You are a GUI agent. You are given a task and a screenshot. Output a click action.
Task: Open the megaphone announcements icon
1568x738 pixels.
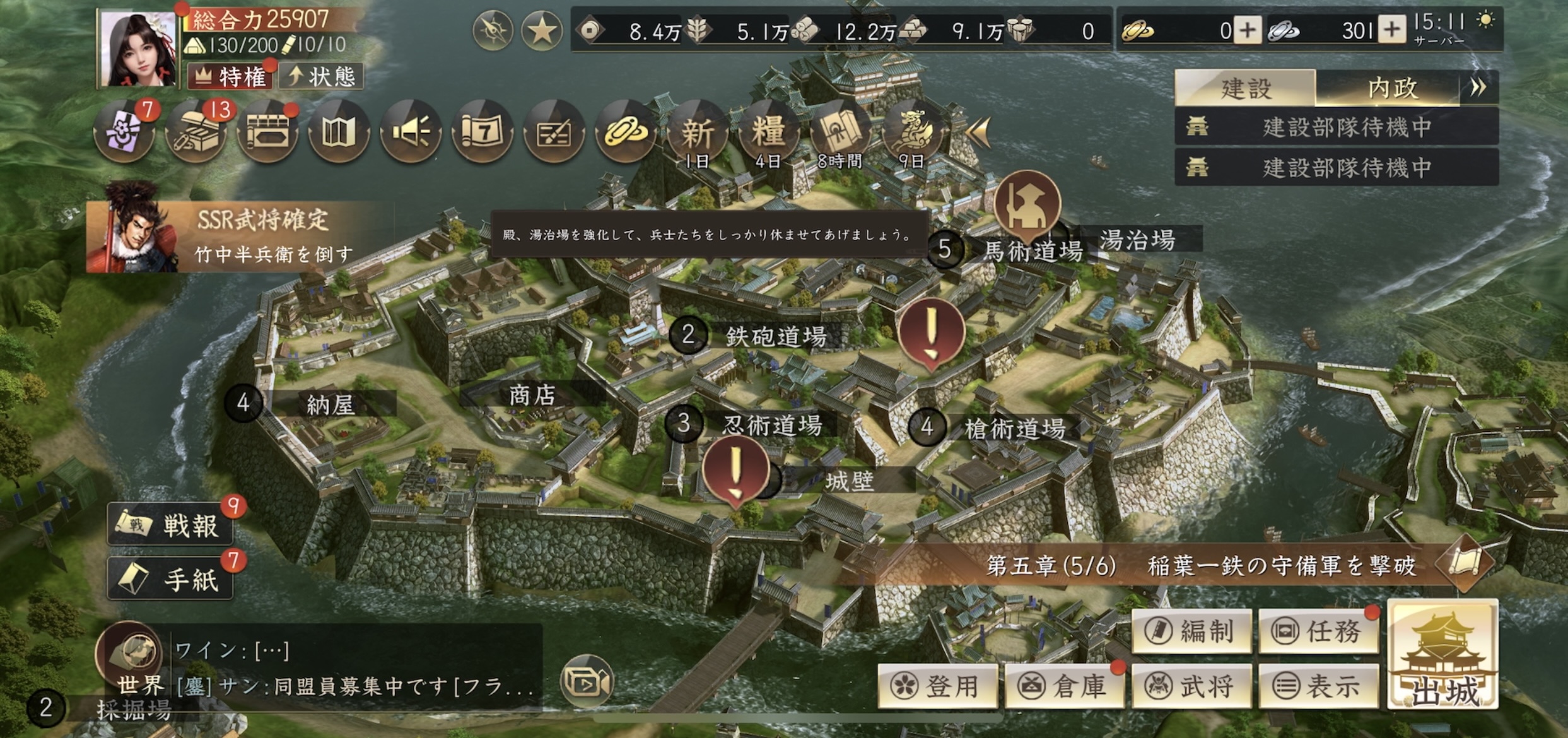410,132
